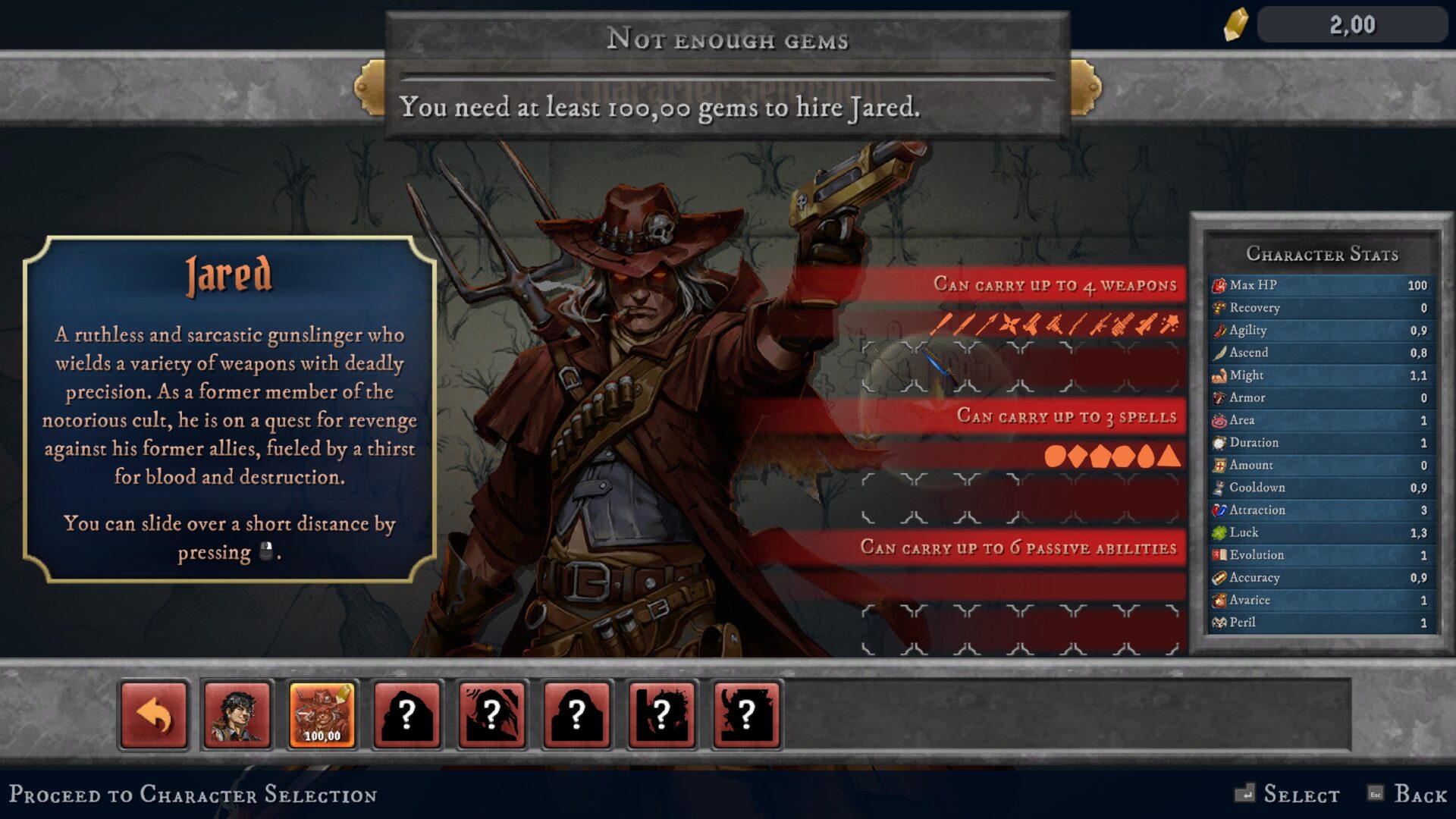Choose Jared's portrait priced 100,00 gems
Image resolution: width=1456 pixels, height=819 pixels.
[322, 714]
